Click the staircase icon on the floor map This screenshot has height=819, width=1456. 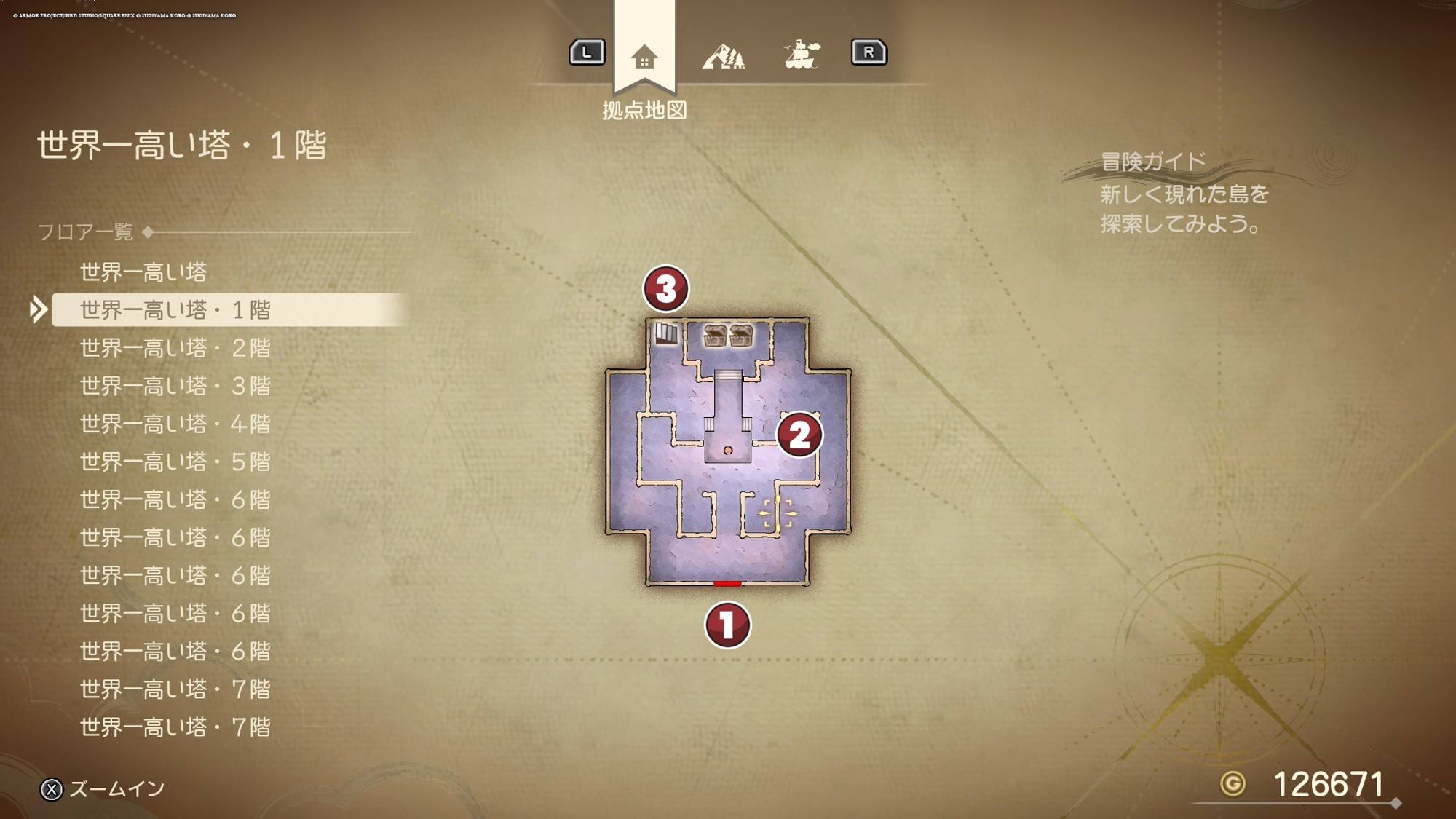pyautogui.click(x=666, y=334)
